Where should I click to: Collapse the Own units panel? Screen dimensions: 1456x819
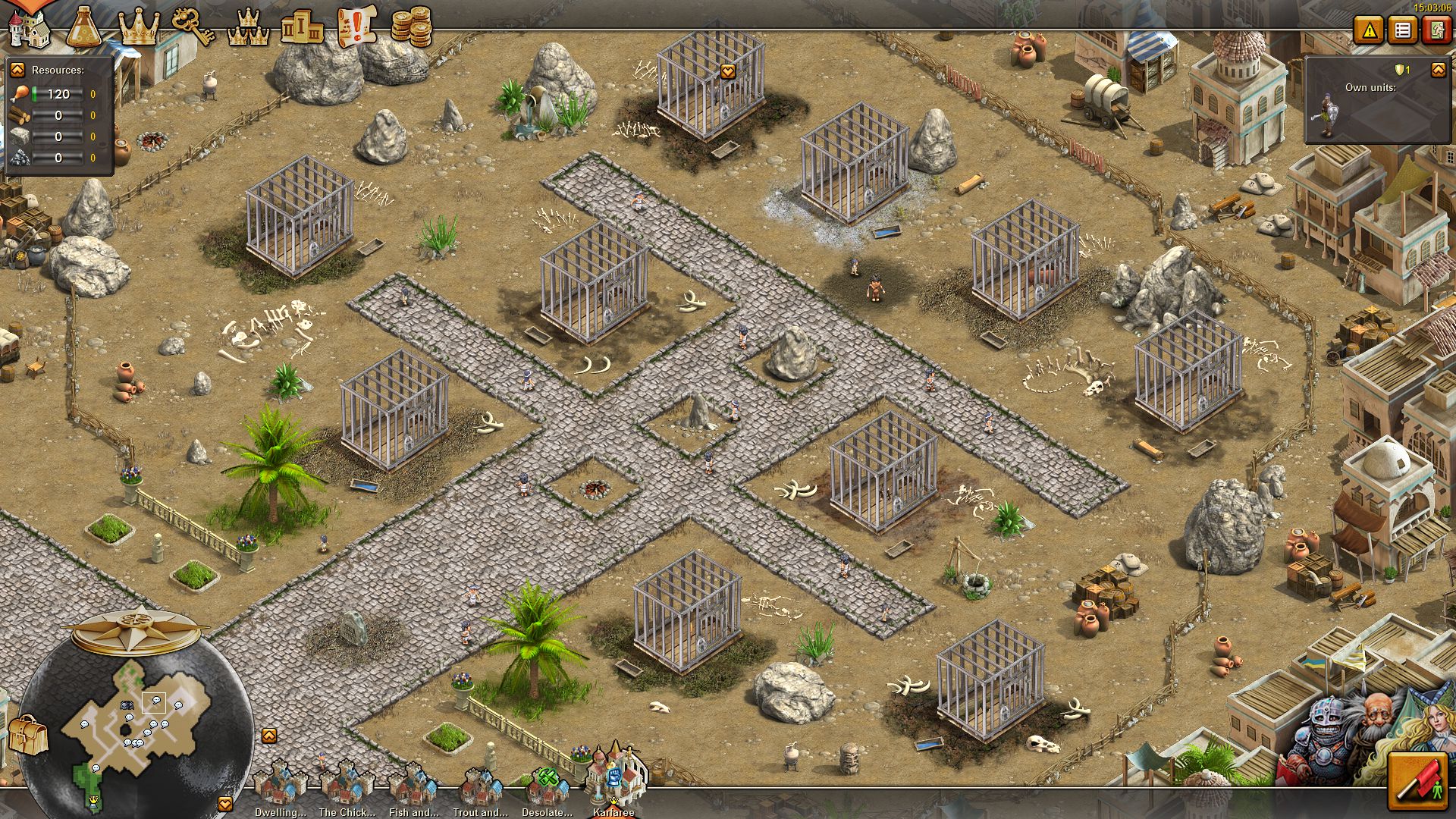(x=1438, y=70)
